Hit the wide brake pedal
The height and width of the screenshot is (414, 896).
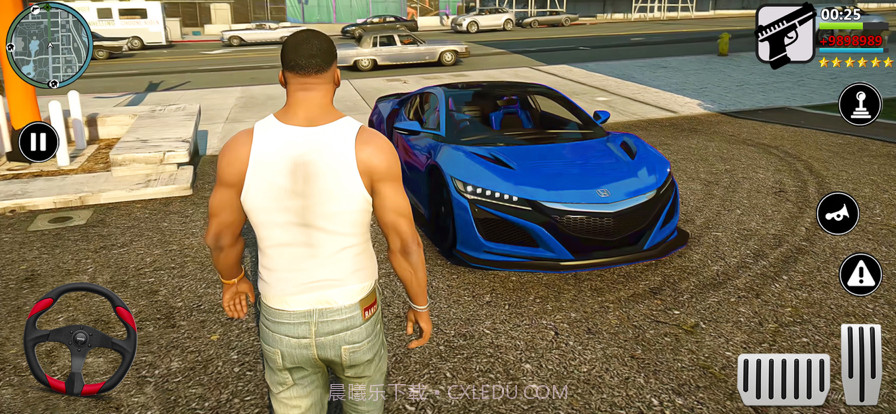point(783,379)
